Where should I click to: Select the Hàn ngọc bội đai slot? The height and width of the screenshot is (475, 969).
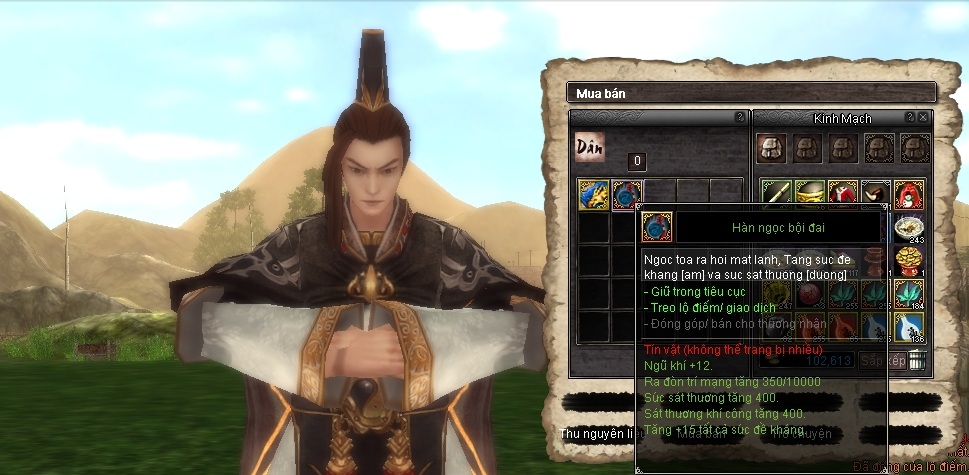tap(627, 195)
